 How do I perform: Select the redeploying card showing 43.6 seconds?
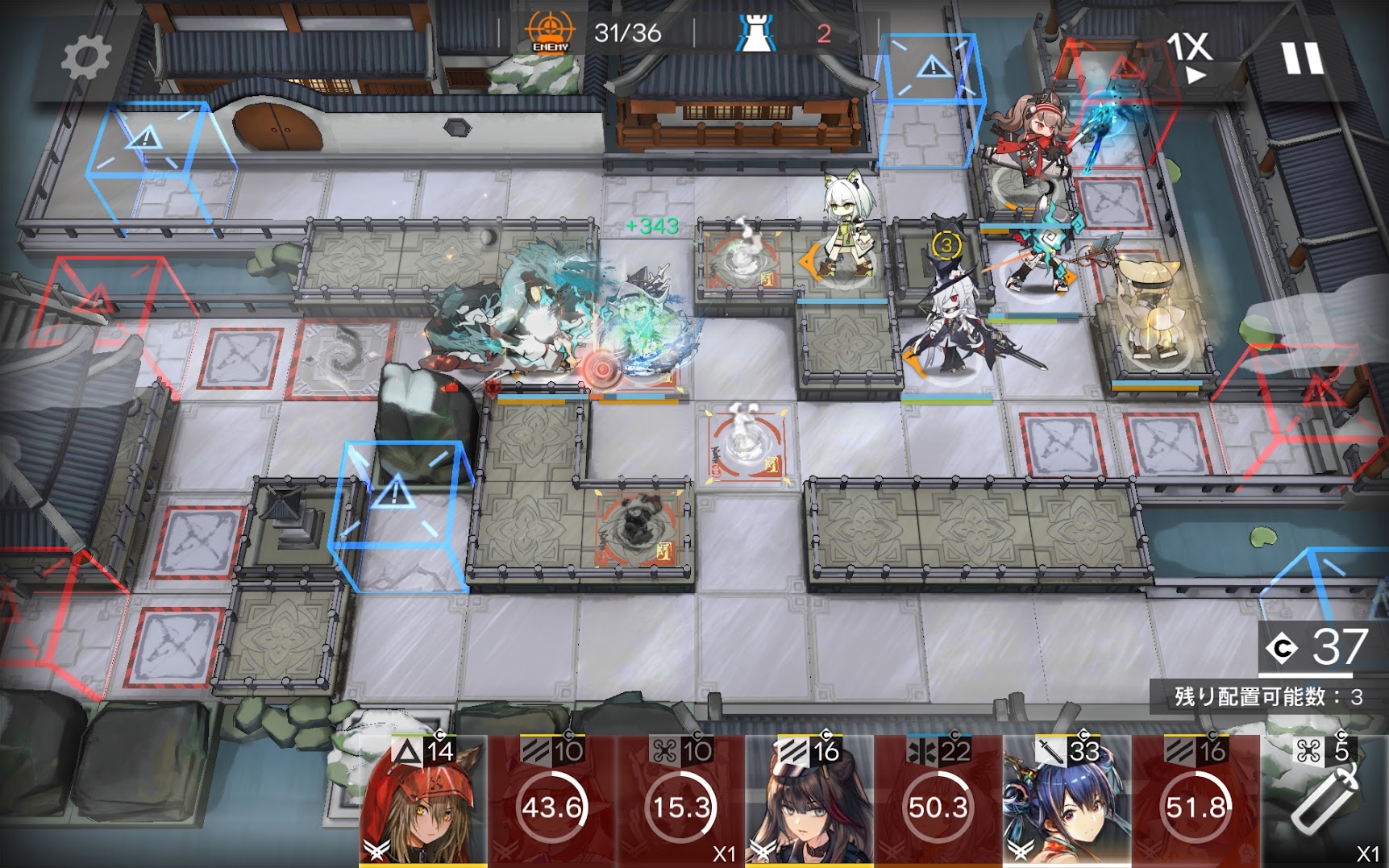[x=552, y=802]
